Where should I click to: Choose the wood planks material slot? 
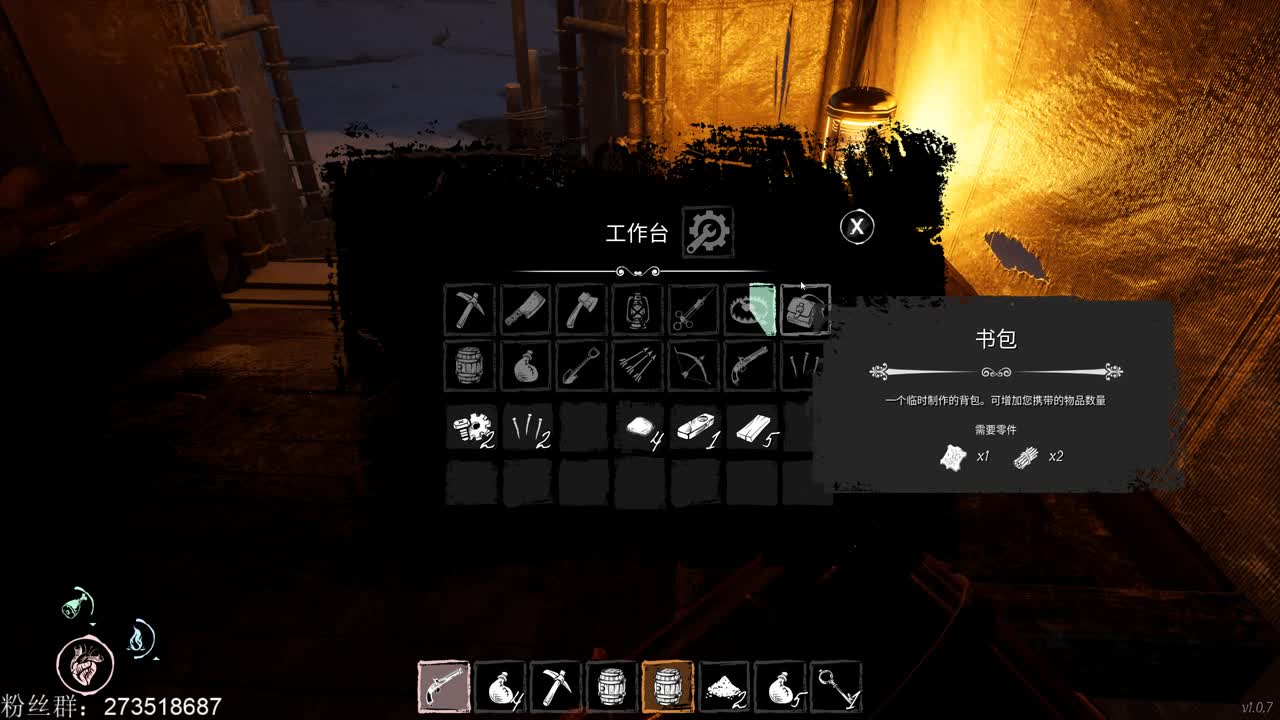tap(752, 428)
